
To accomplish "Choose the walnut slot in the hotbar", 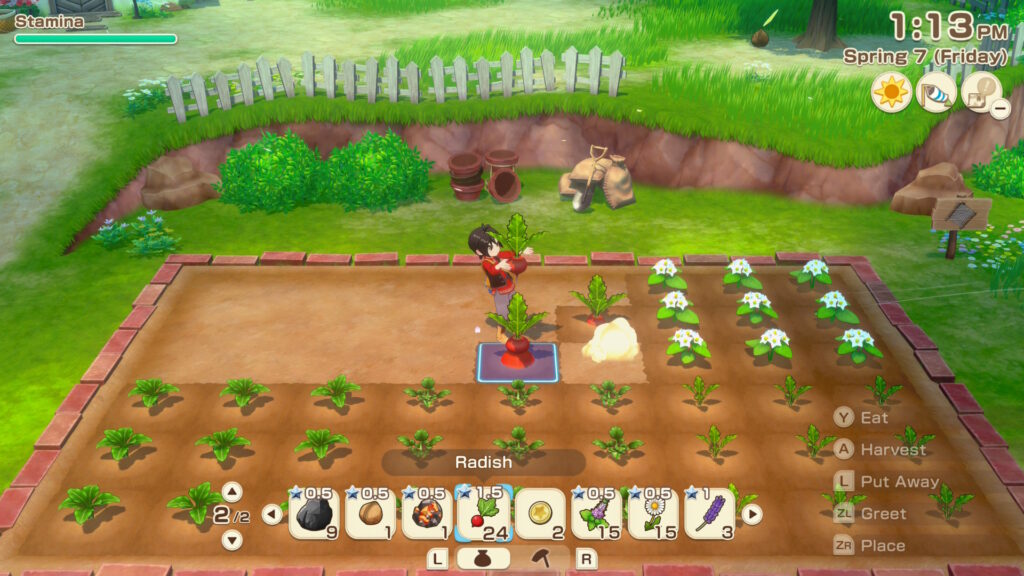I will point(370,514).
